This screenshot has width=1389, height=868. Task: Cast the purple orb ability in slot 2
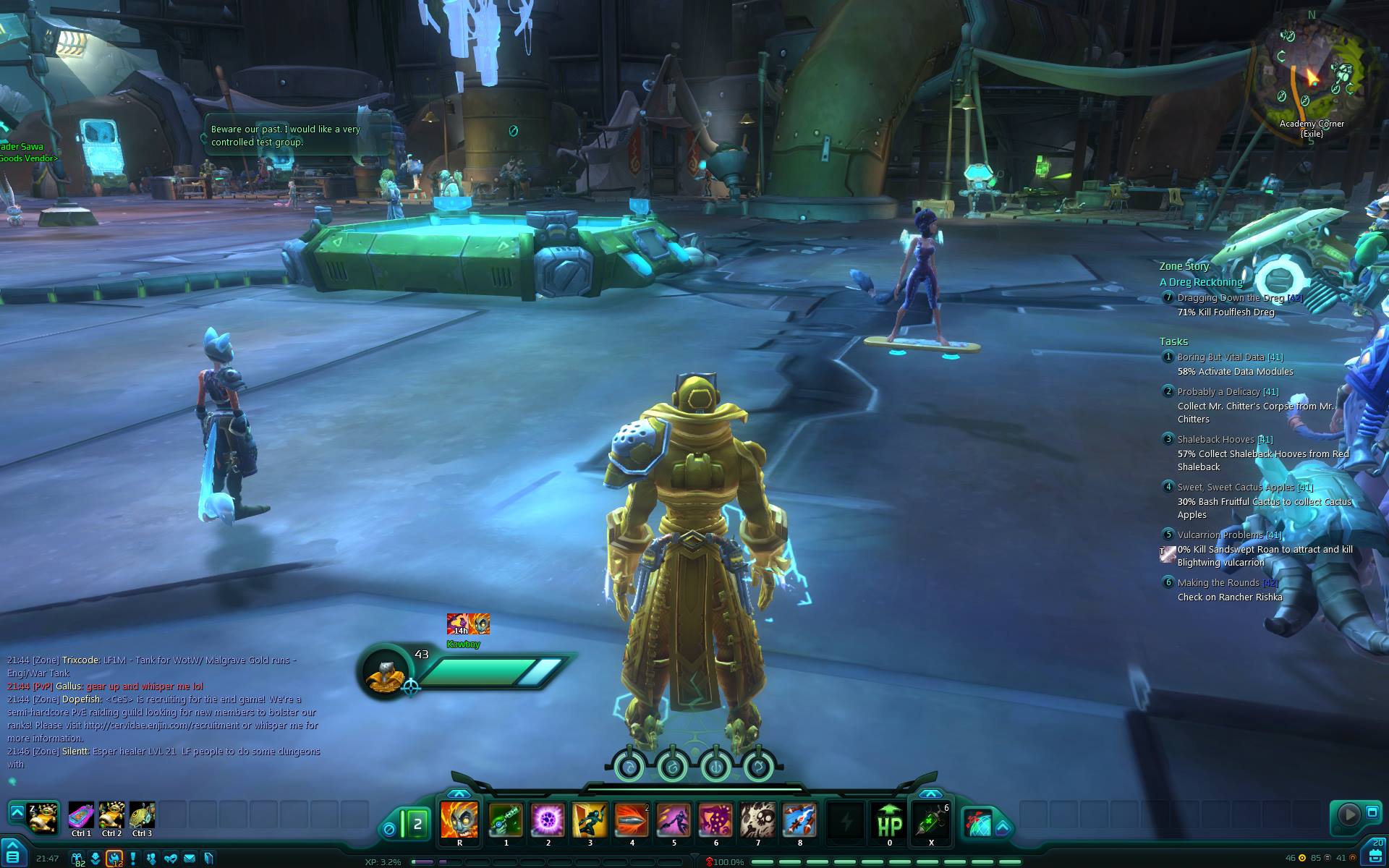[x=548, y=820]
